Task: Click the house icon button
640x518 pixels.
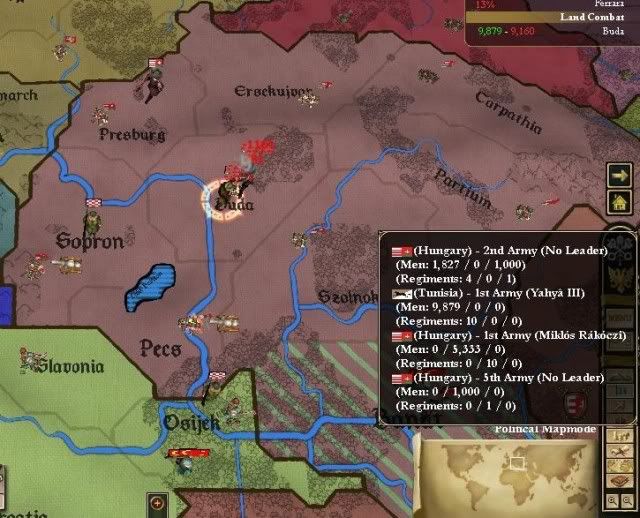Action: pos(617,201)
